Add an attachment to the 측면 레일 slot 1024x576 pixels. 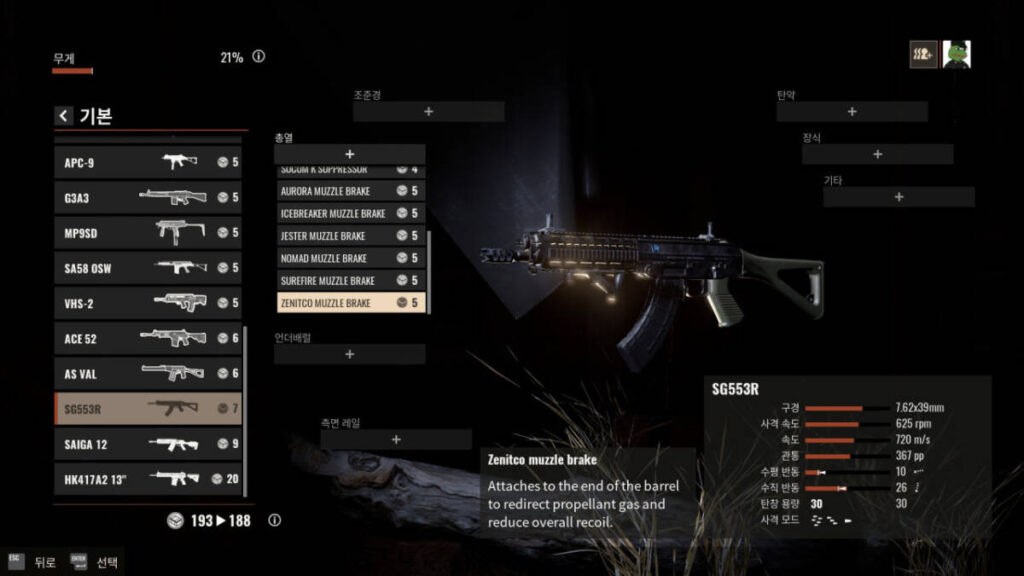[396, 440]
